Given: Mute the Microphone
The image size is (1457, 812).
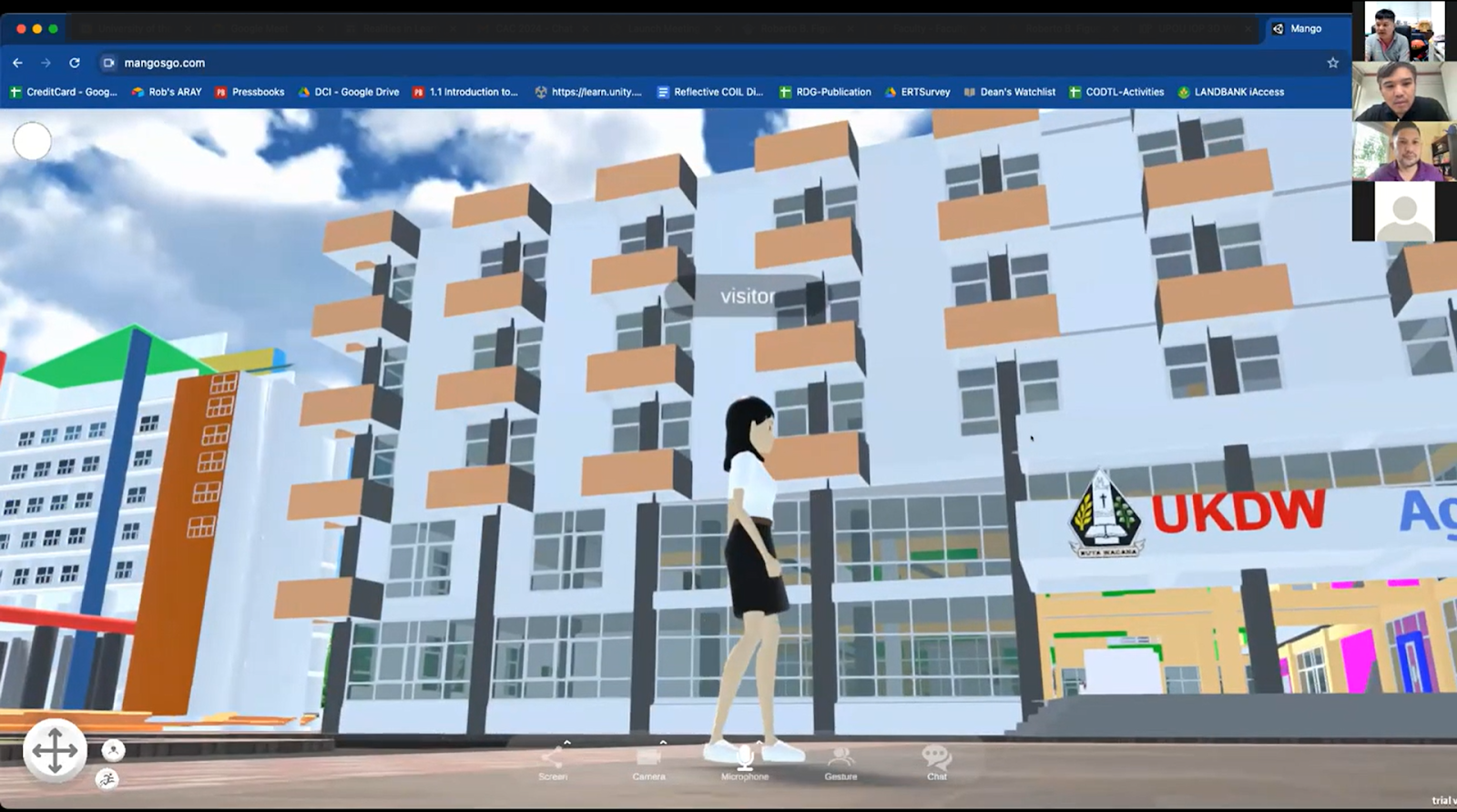Looking at the screenshot, I should pos(743,758).
